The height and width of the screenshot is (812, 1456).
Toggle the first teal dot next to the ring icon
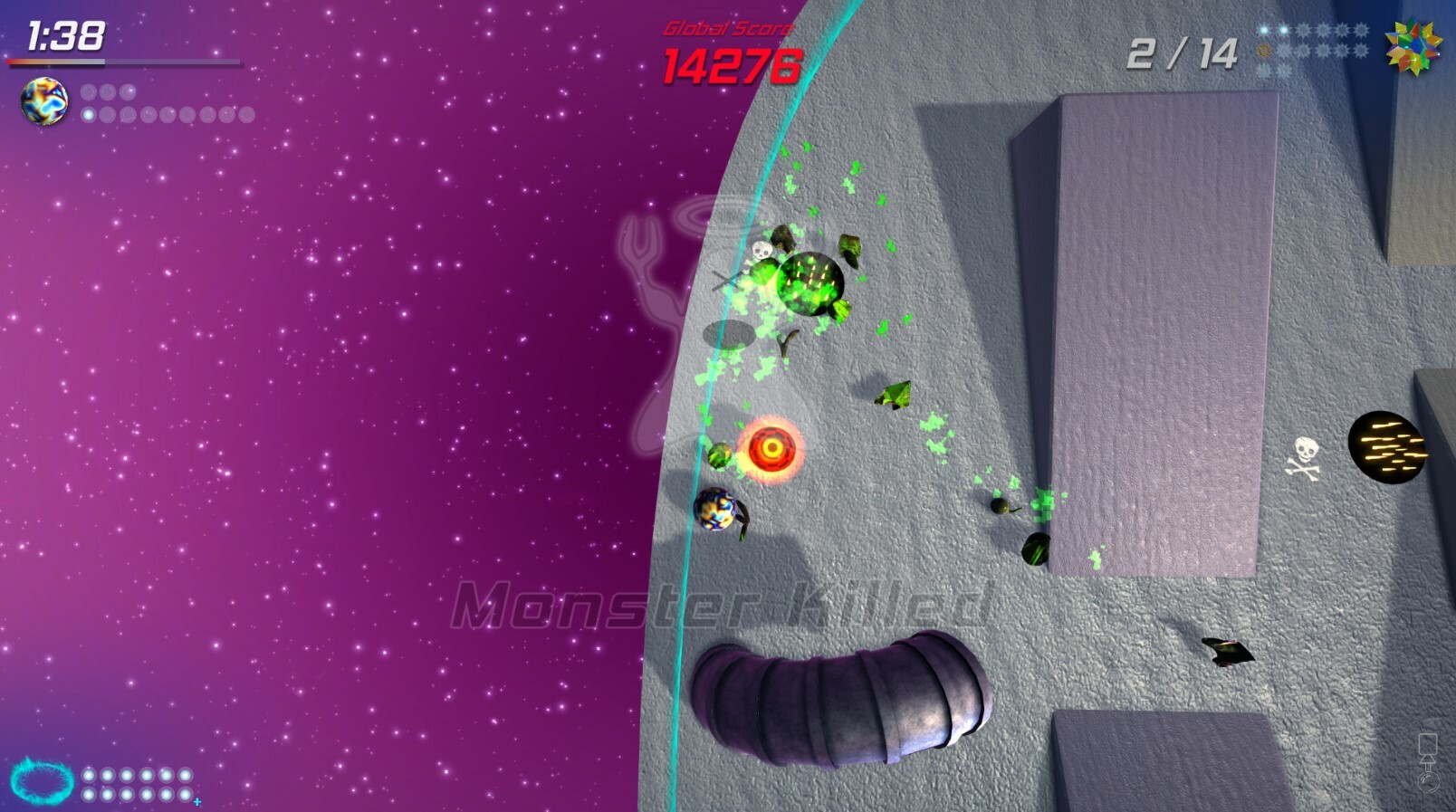tap(88, 775)
